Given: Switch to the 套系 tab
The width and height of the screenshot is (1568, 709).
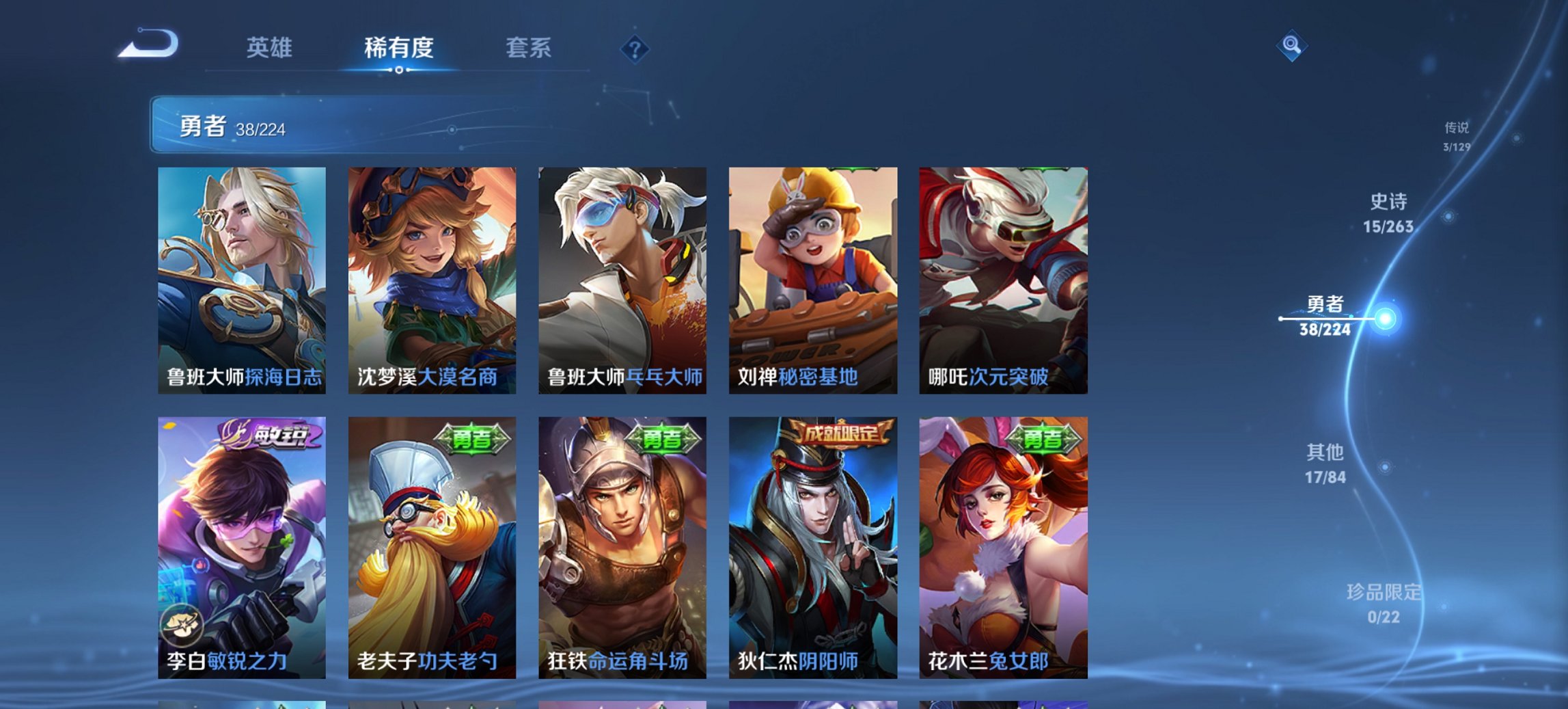Looking at the screenshot, I should pyautogui.click(x=527, y=49).
